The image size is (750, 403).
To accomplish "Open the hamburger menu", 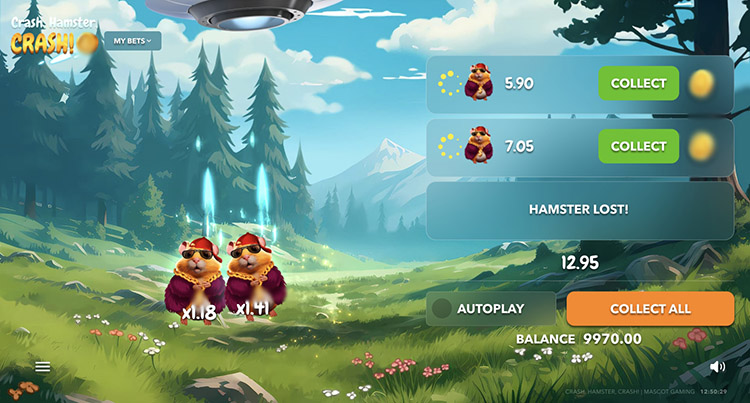I will pos(43,367).
